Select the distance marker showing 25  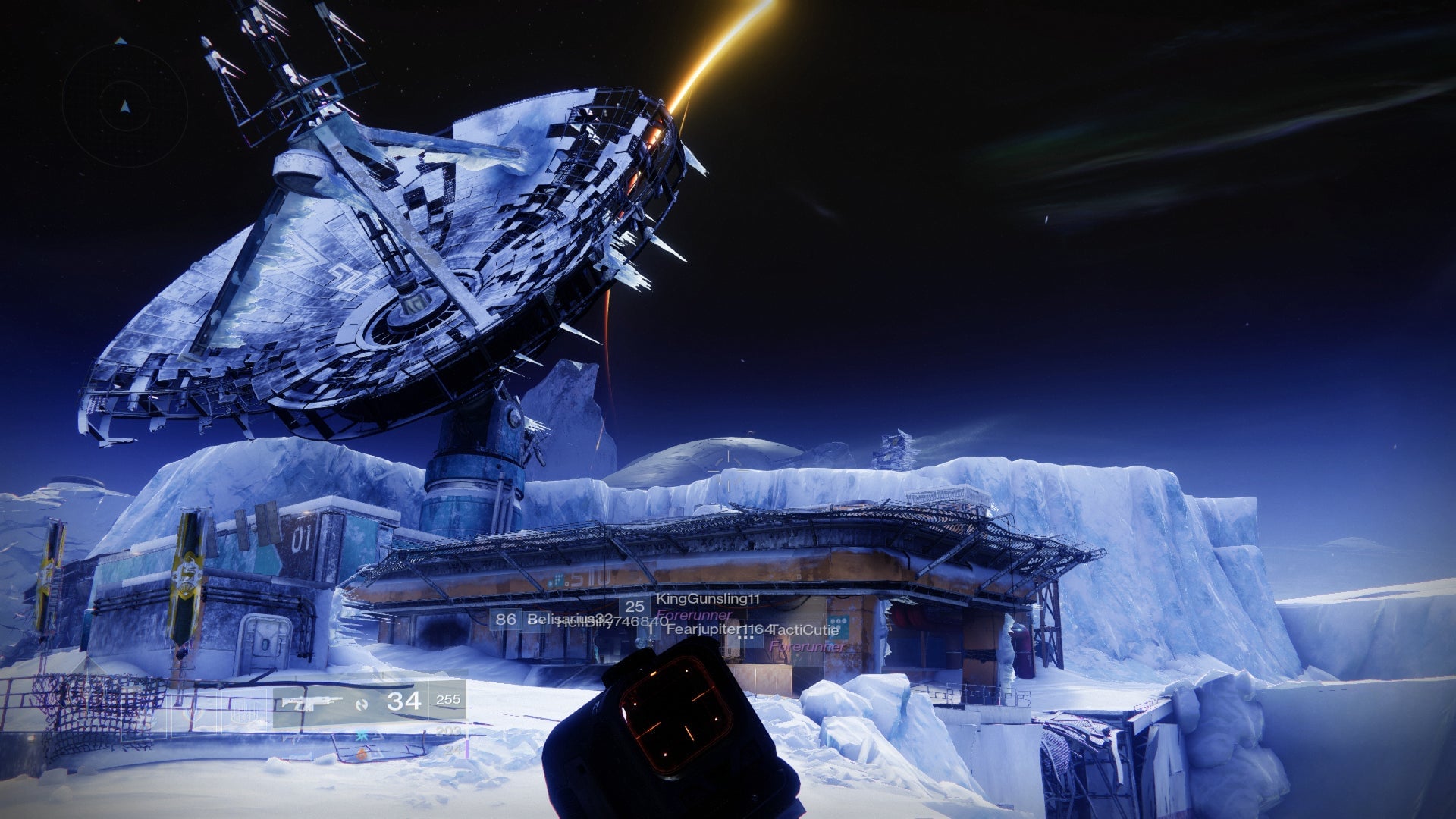point(635,607)
